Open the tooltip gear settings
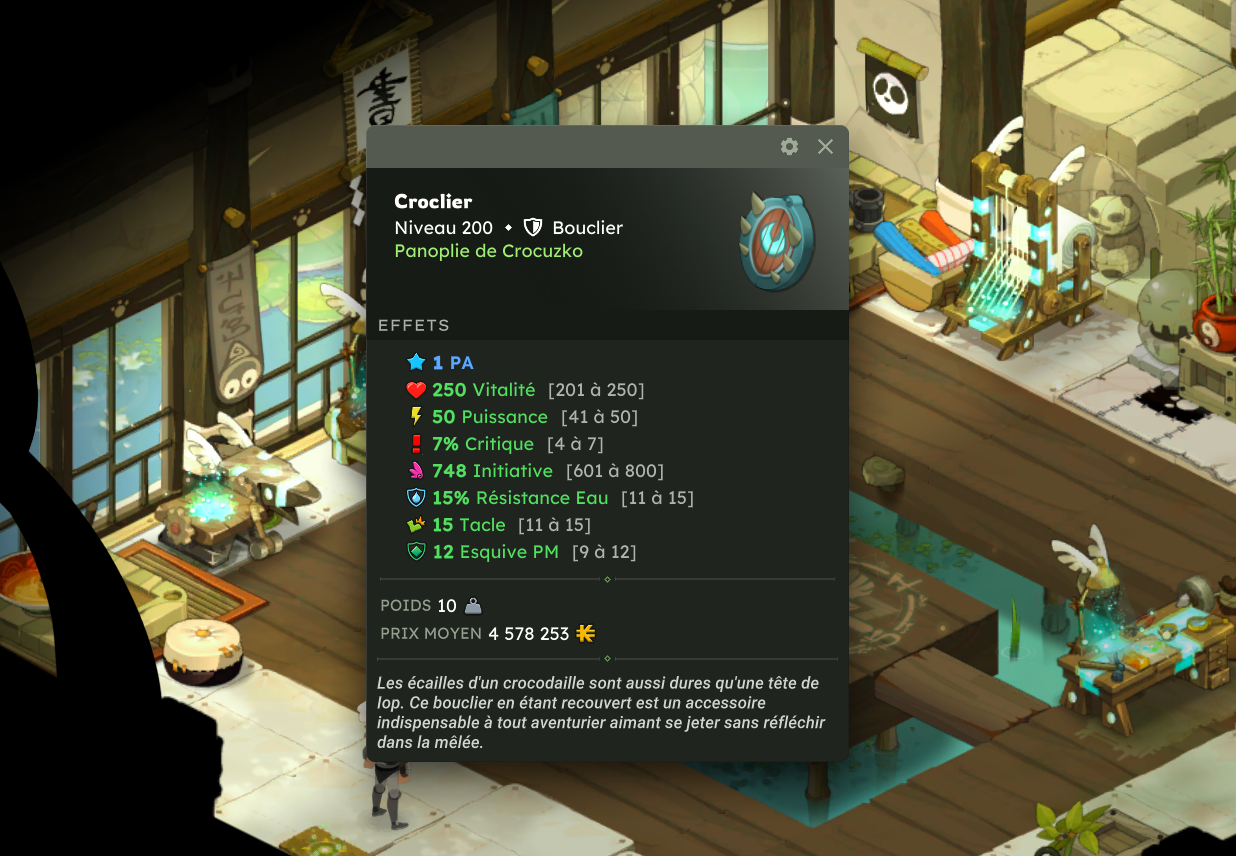This screenshot has height=856, width=1236. click(789, 147)
